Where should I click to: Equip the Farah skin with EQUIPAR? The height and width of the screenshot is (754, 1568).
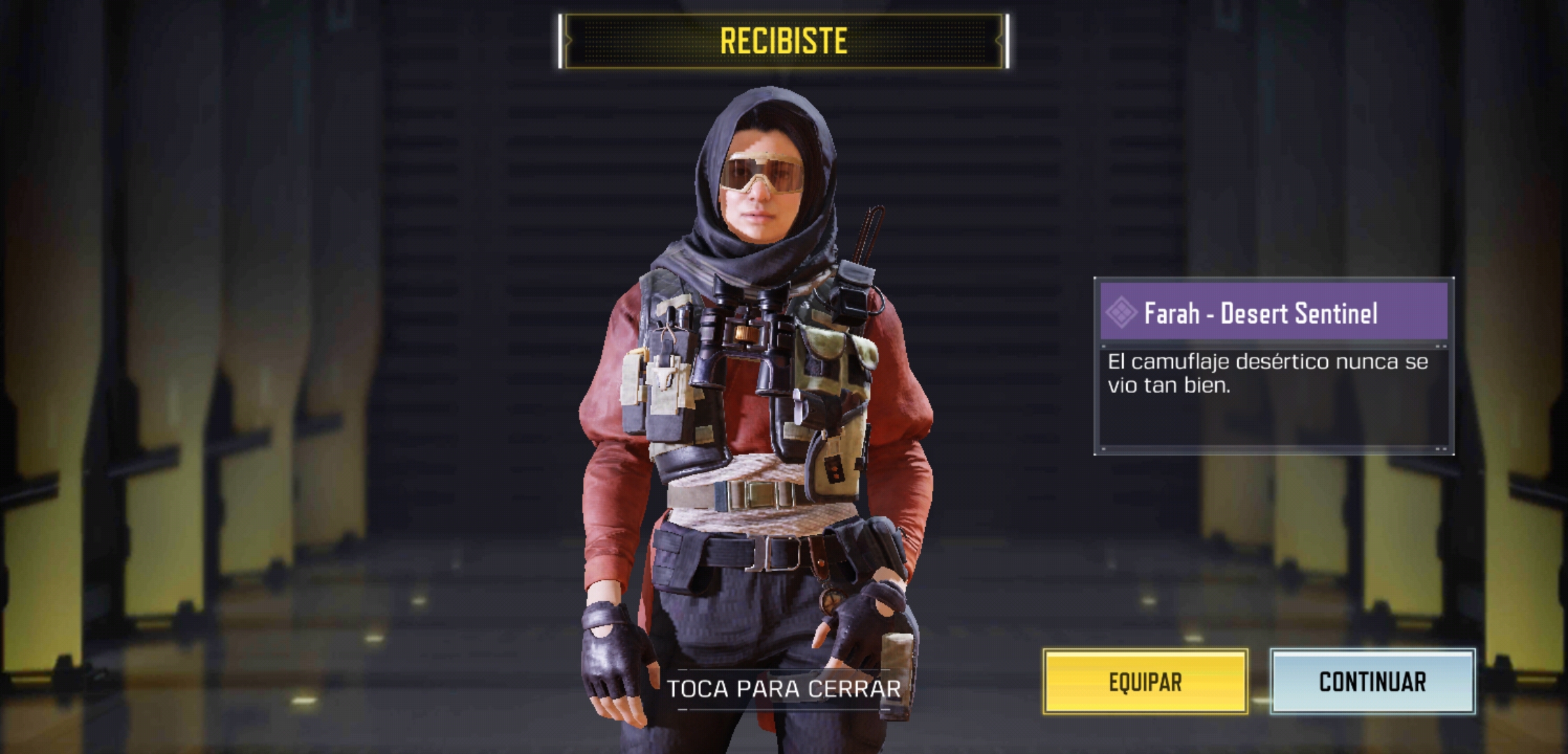[x=1145, y=681]
